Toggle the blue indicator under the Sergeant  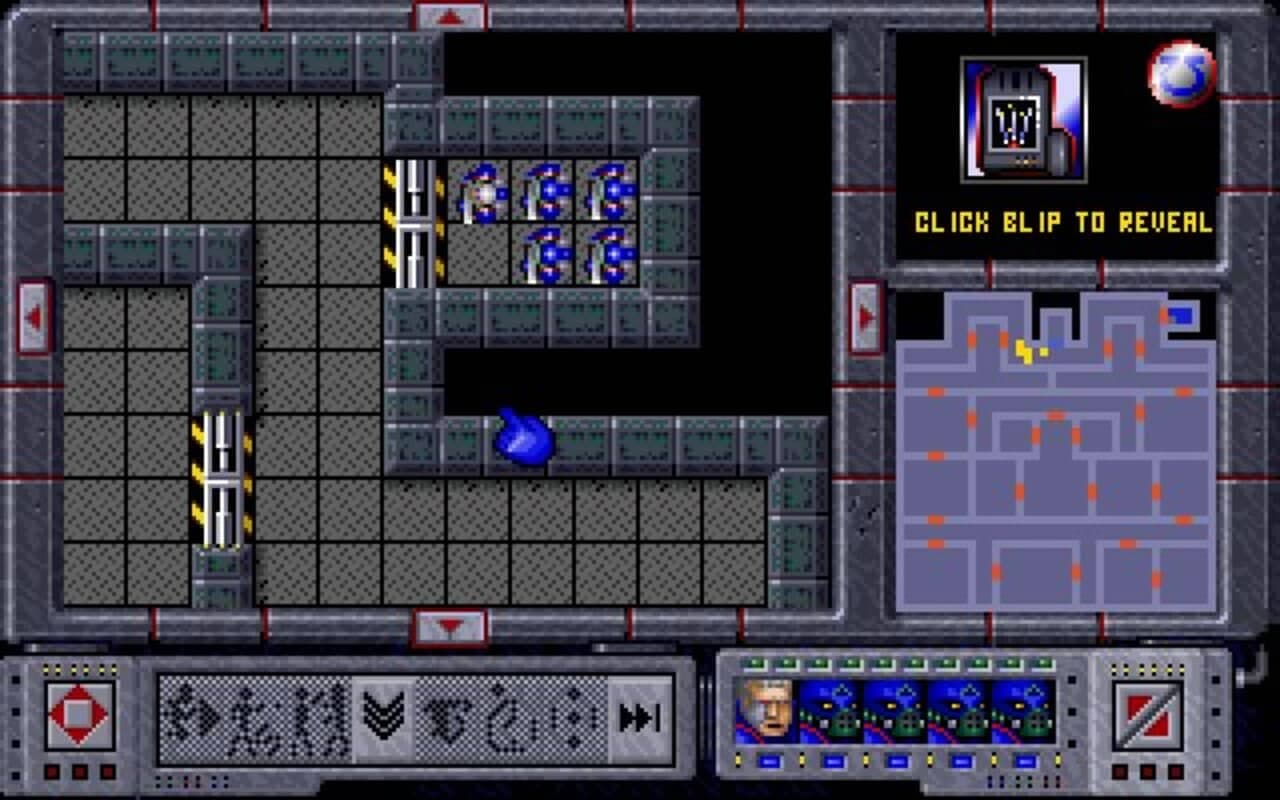[x=769, y=760]
